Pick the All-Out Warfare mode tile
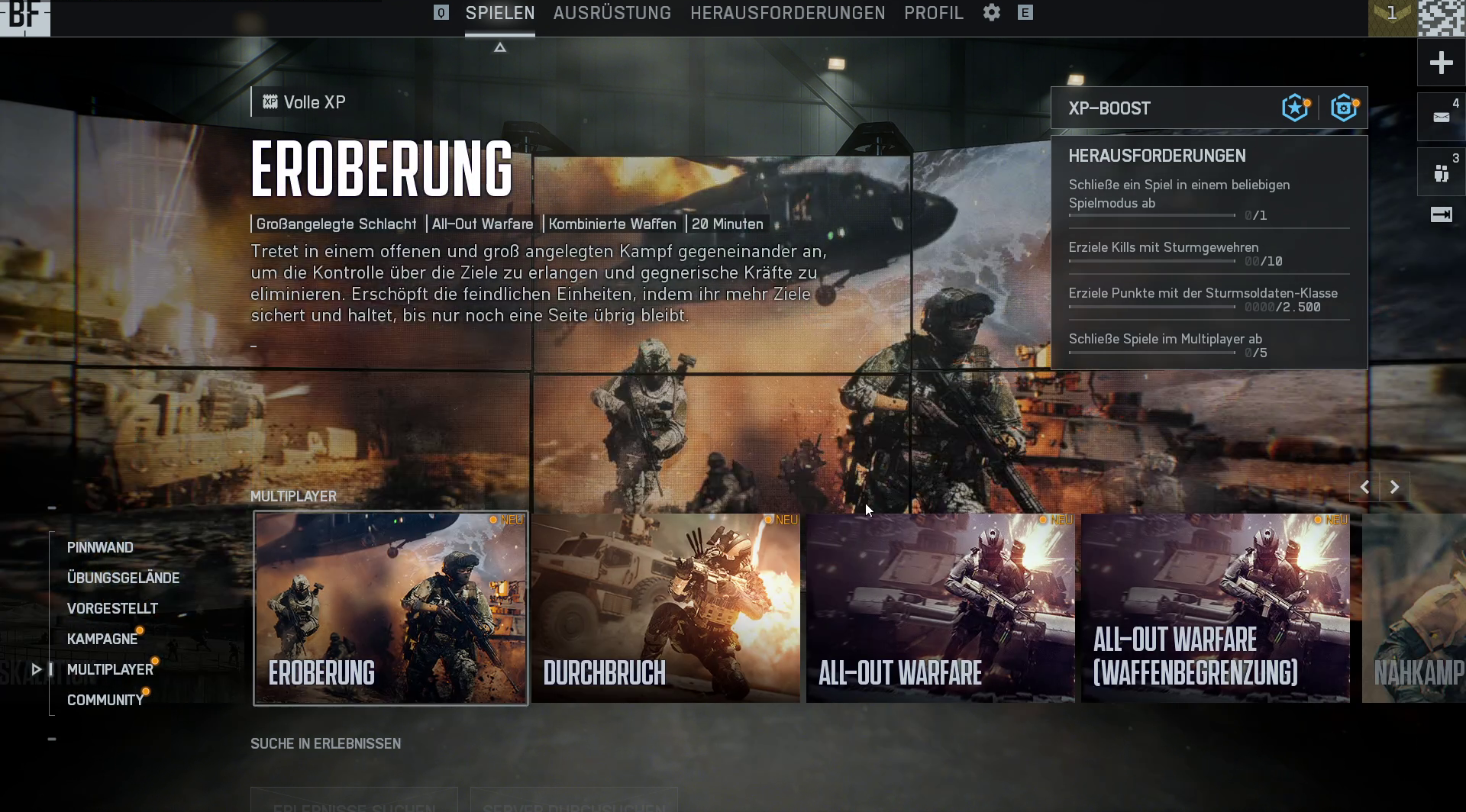The height and width of the screenshot is (812, 1466). 940,608
